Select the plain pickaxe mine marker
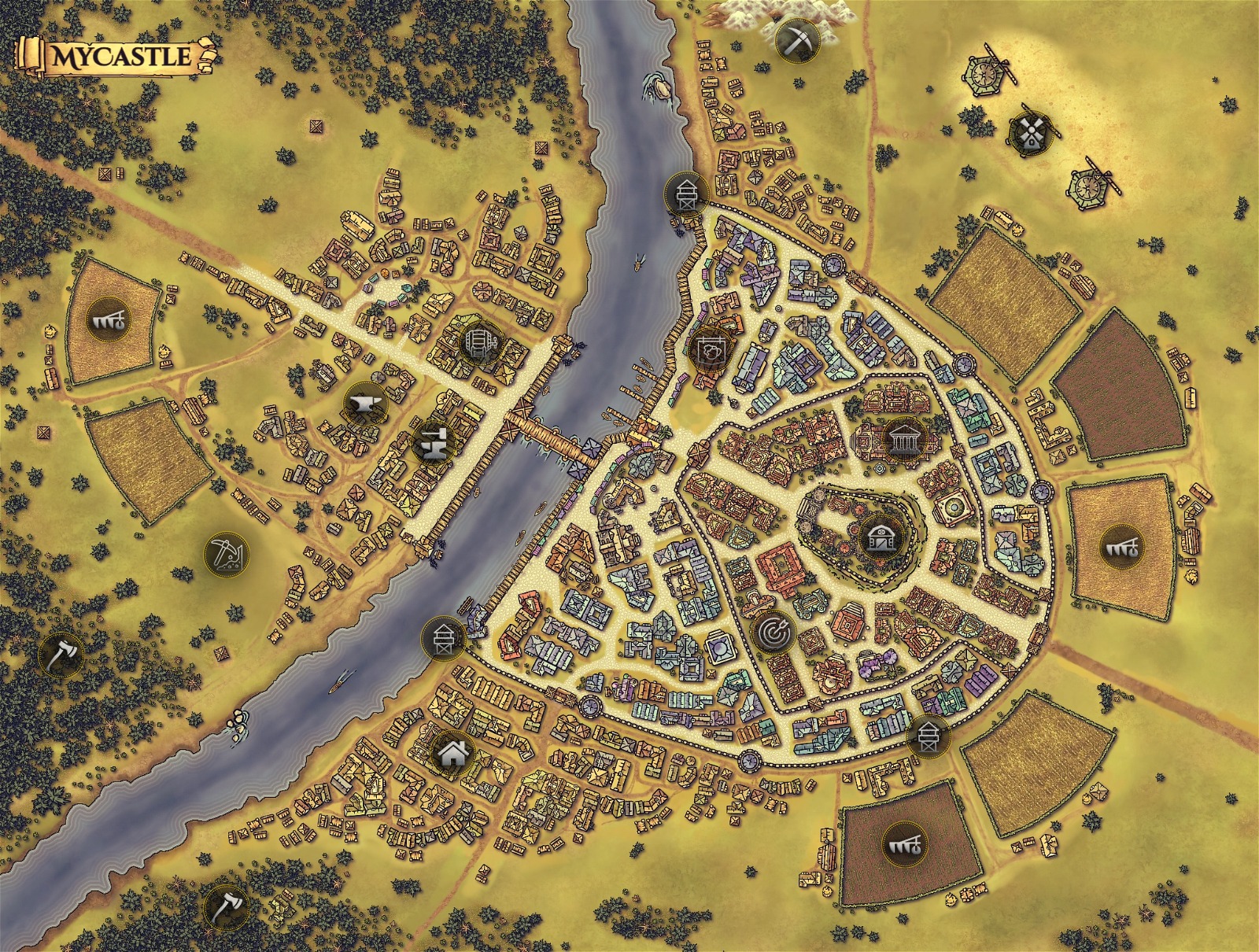The width and height of the screenshot is (1259, 952). [x=796, y=39]
